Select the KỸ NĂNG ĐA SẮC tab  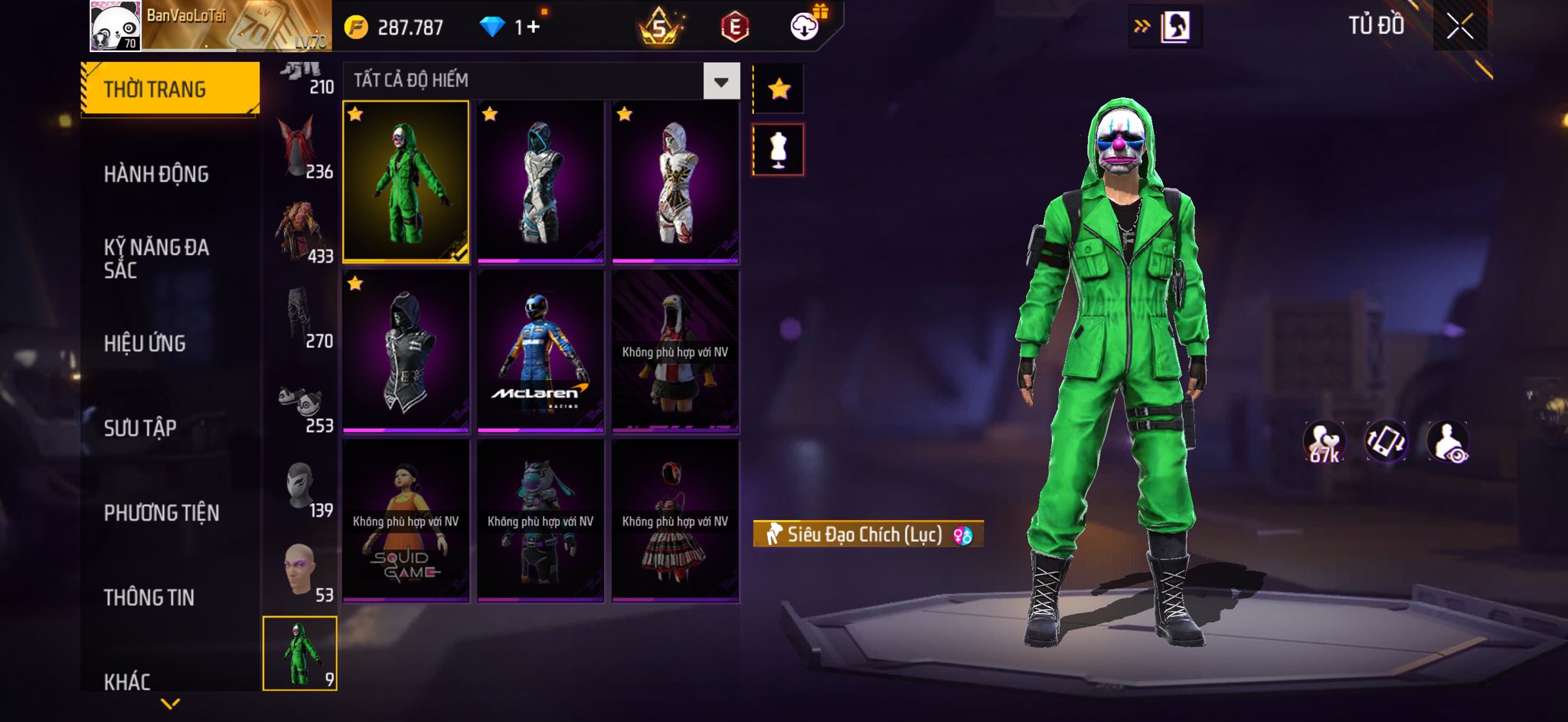click(156, 258)
